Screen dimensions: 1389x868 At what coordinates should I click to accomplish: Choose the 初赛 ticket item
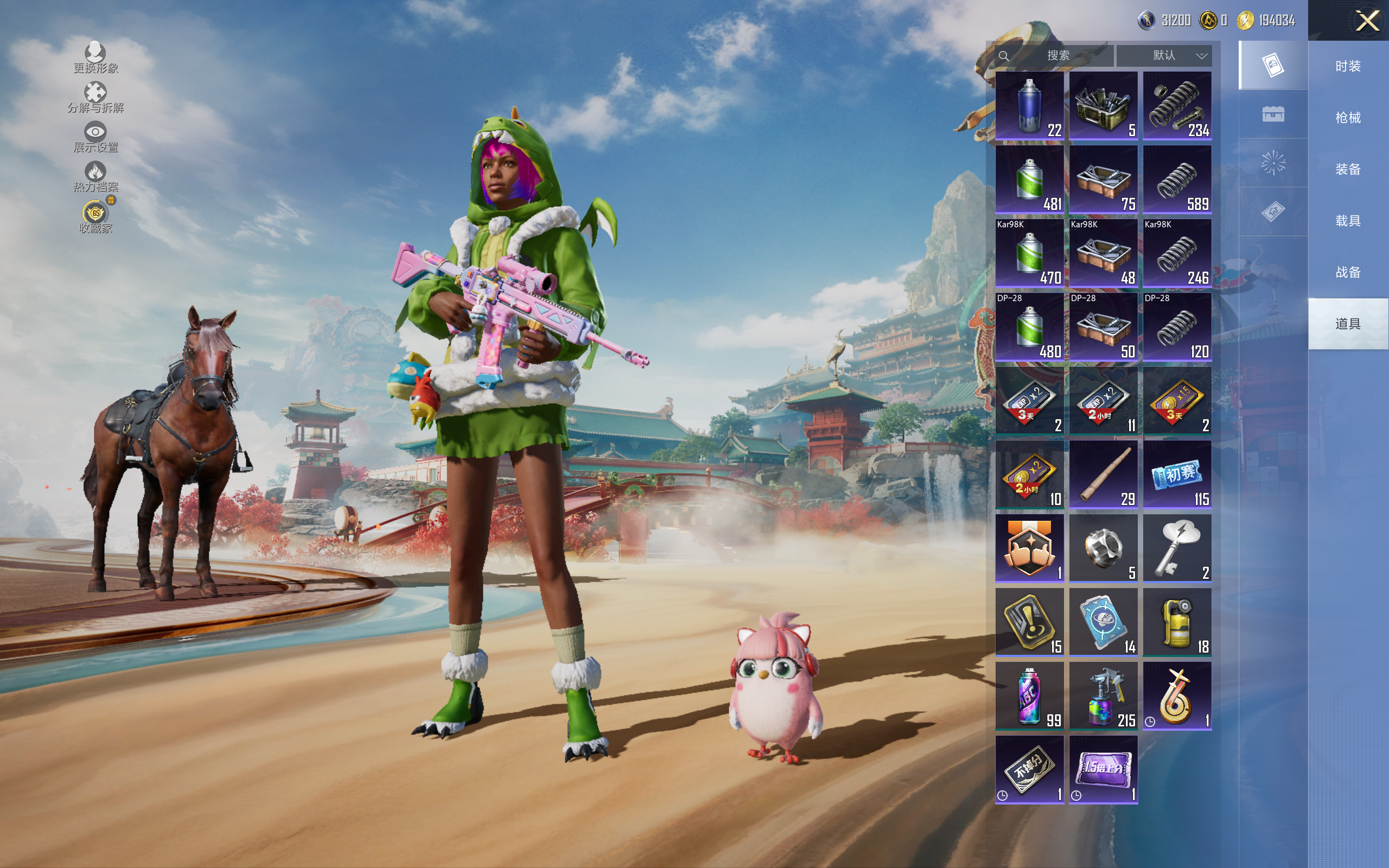point(1177,475)
